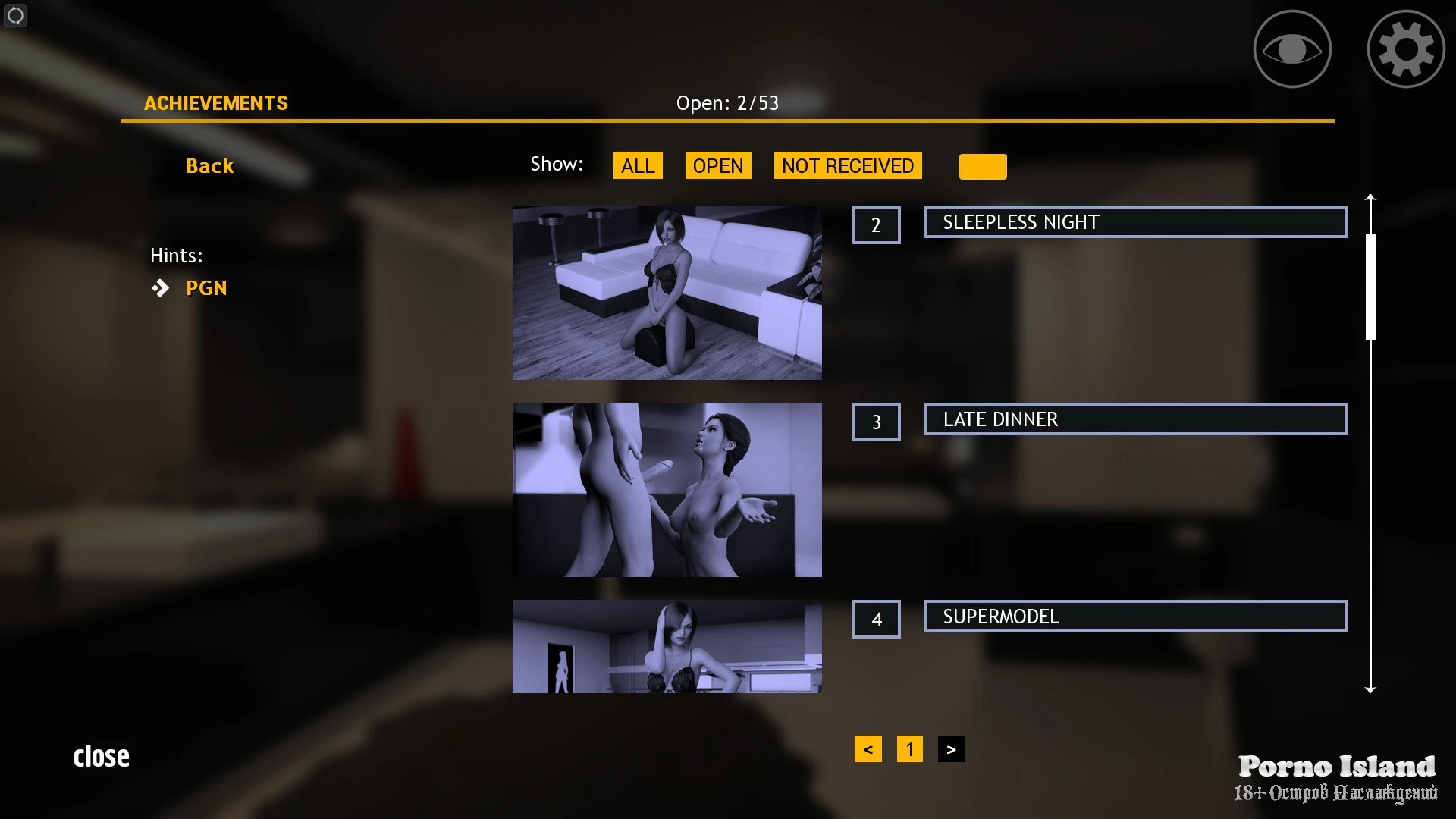Go to the next page arrow
The height and width of the screenshot is (819, 1456).
click(951, 749)
